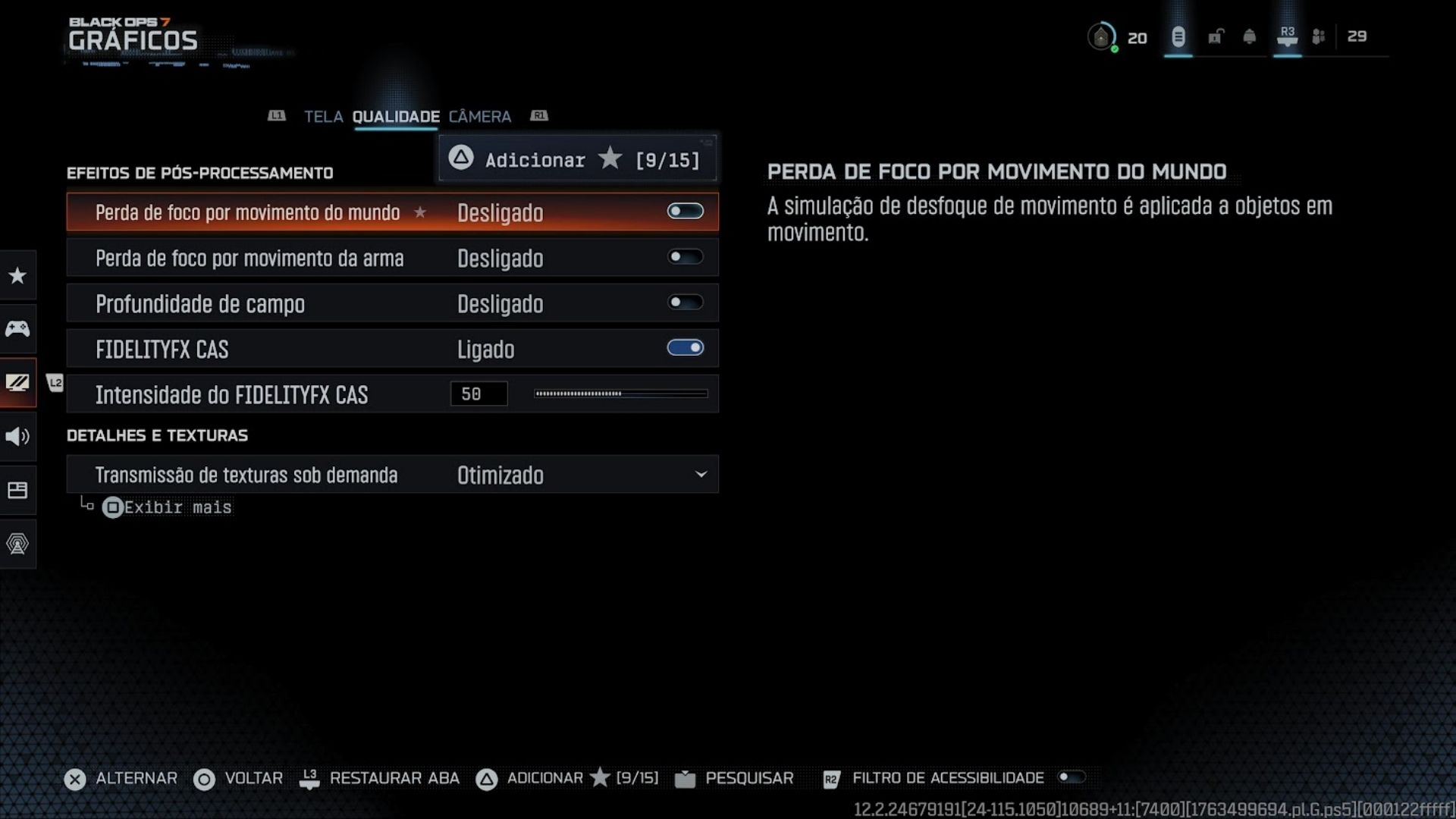Open the favorites star sidebar category
Image resolution: width=1456 pixels, height=819 pixels.
tap(17, 275)
